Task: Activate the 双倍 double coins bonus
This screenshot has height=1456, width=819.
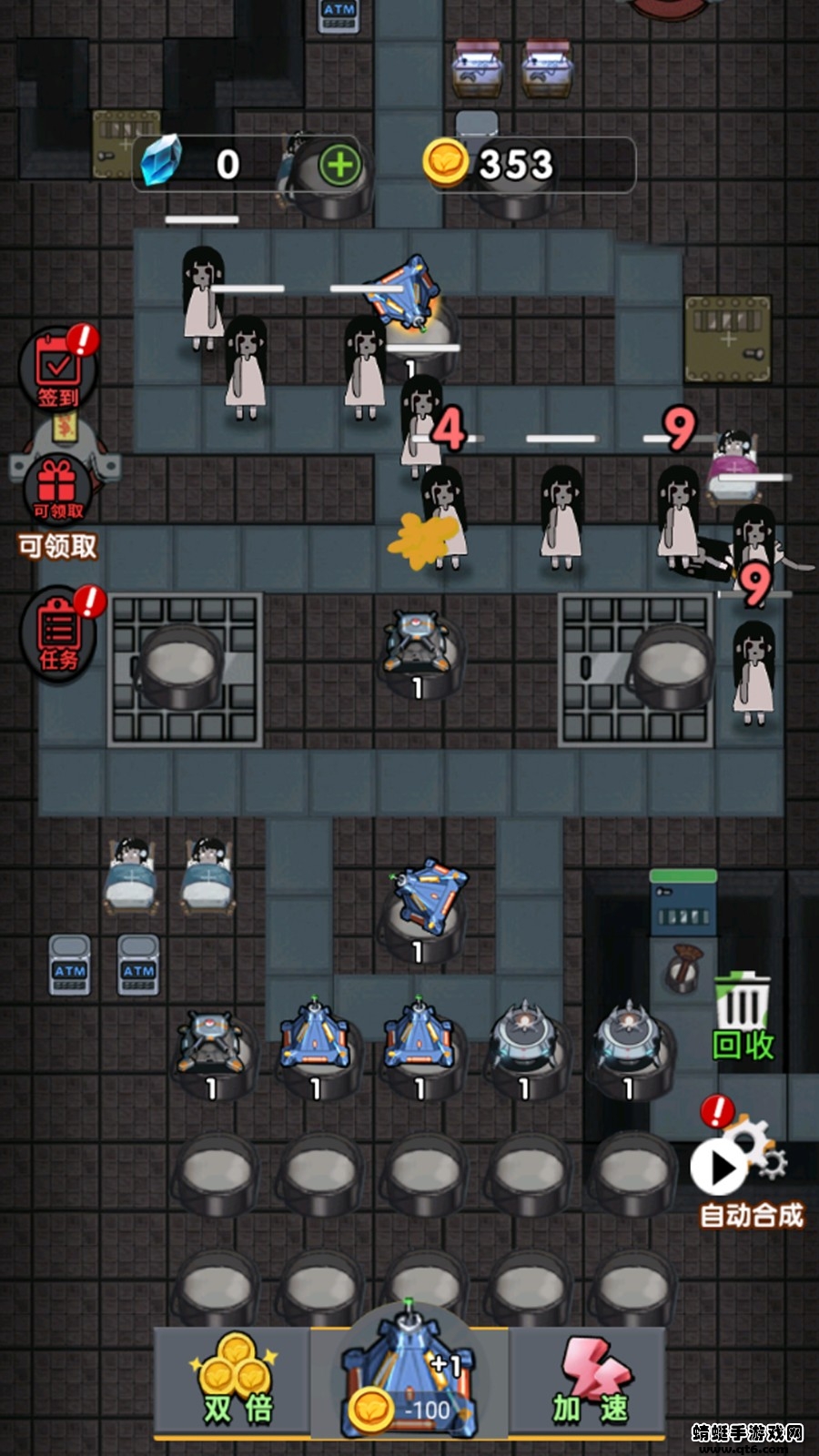Action: point(235,1381)
